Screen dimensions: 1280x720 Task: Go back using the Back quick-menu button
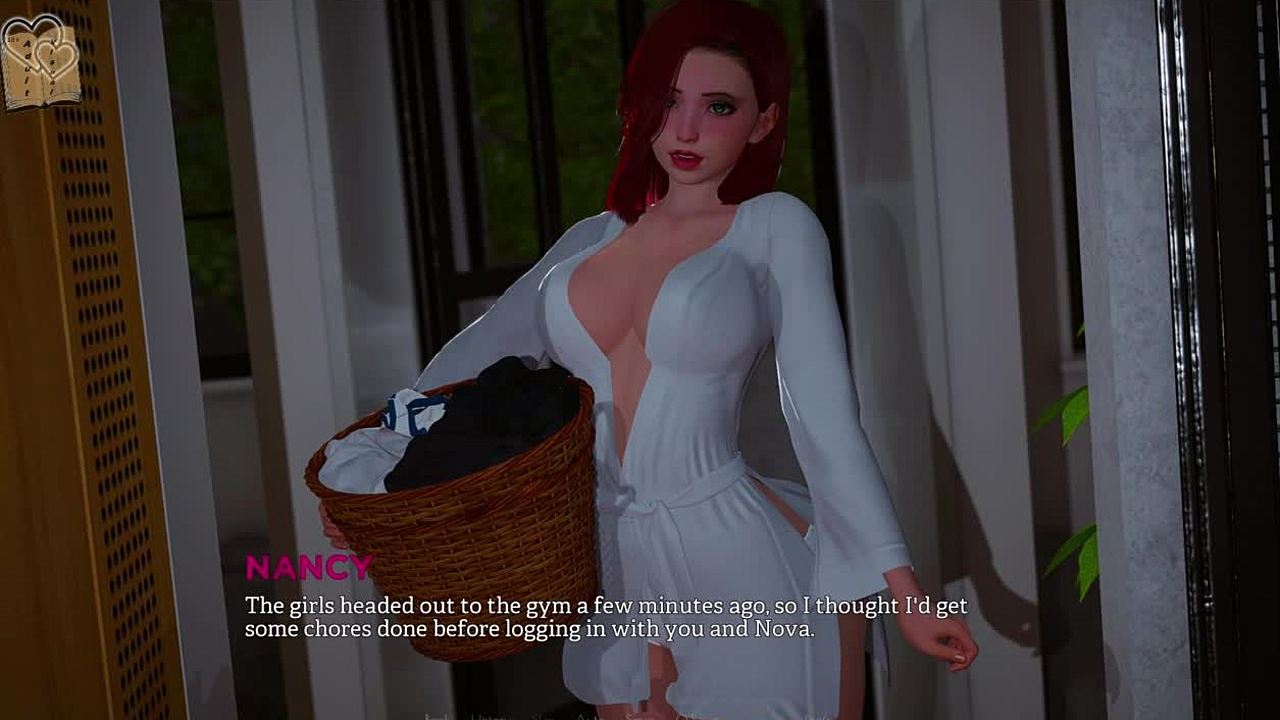click(x=437, y=716)
